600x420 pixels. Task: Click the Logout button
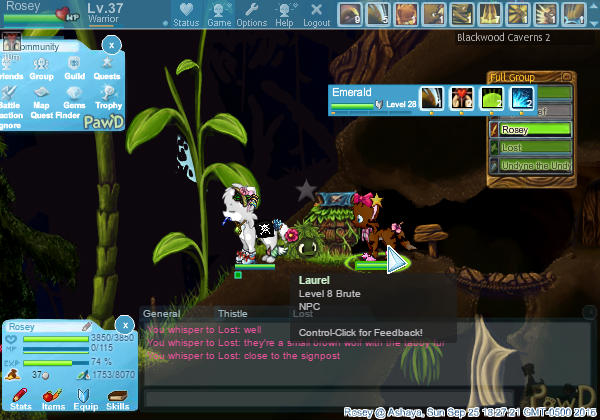(x=316, y=14)
